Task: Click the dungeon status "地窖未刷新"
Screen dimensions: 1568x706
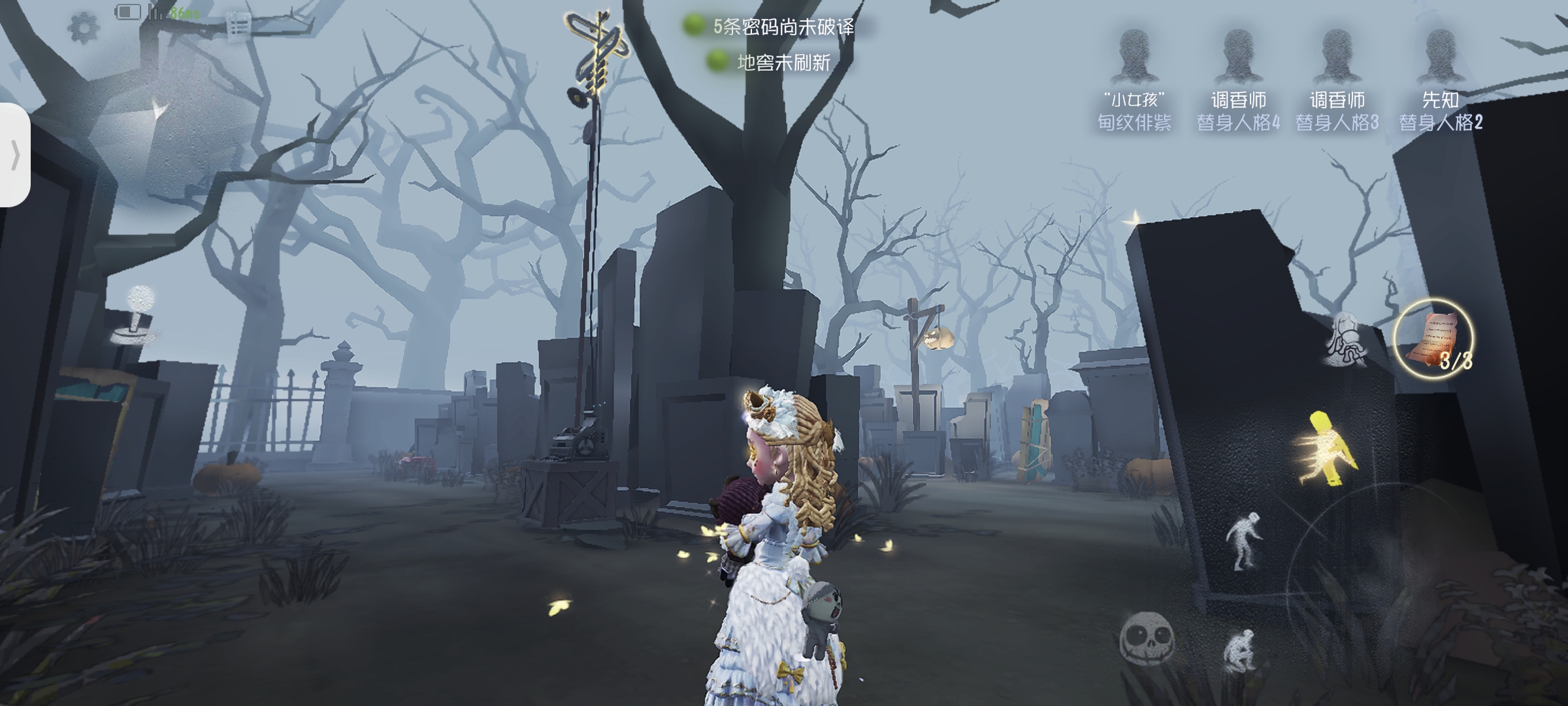Action: [783, 63]
